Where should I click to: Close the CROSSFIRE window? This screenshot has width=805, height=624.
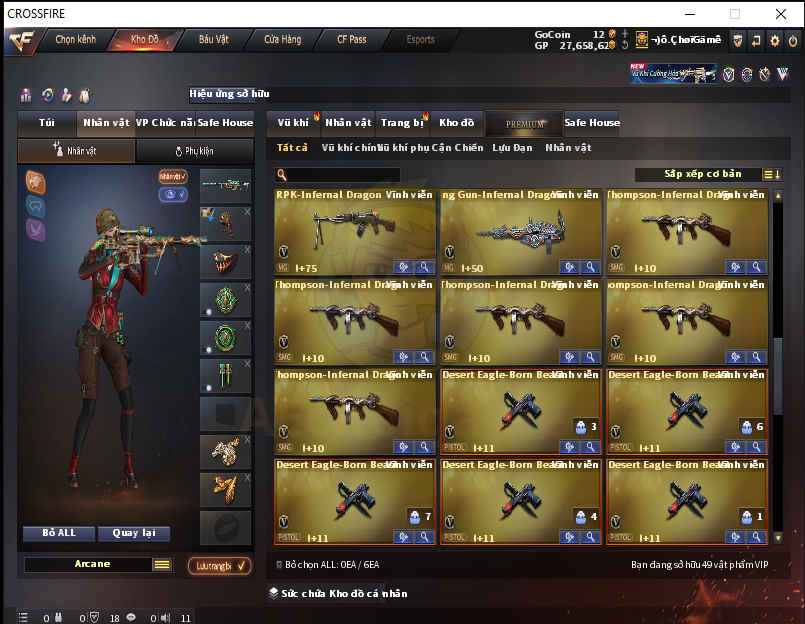click(x=780, y=14)
